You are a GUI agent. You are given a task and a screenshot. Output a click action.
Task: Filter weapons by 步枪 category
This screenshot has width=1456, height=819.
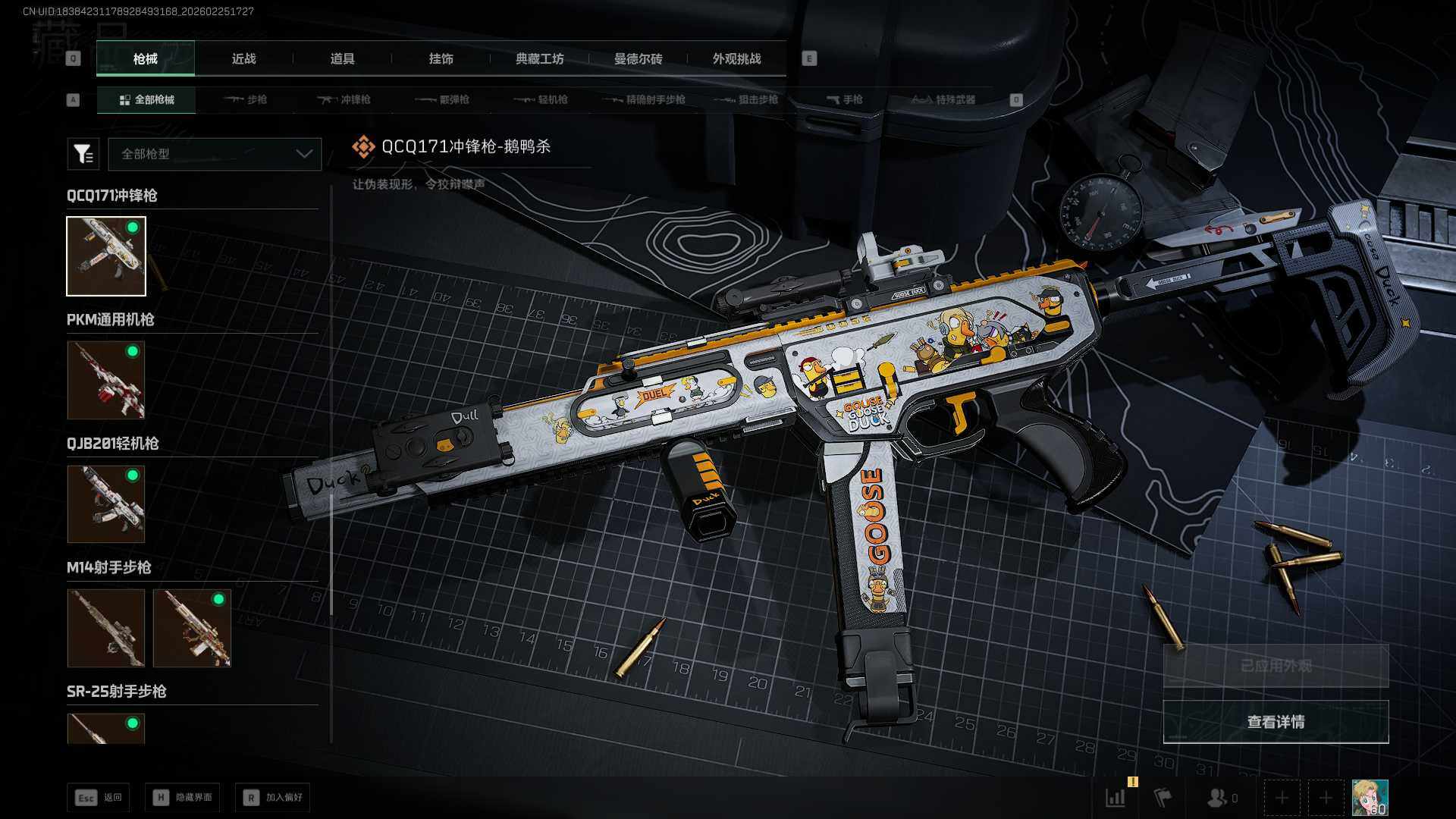click(x=246, y=99)
